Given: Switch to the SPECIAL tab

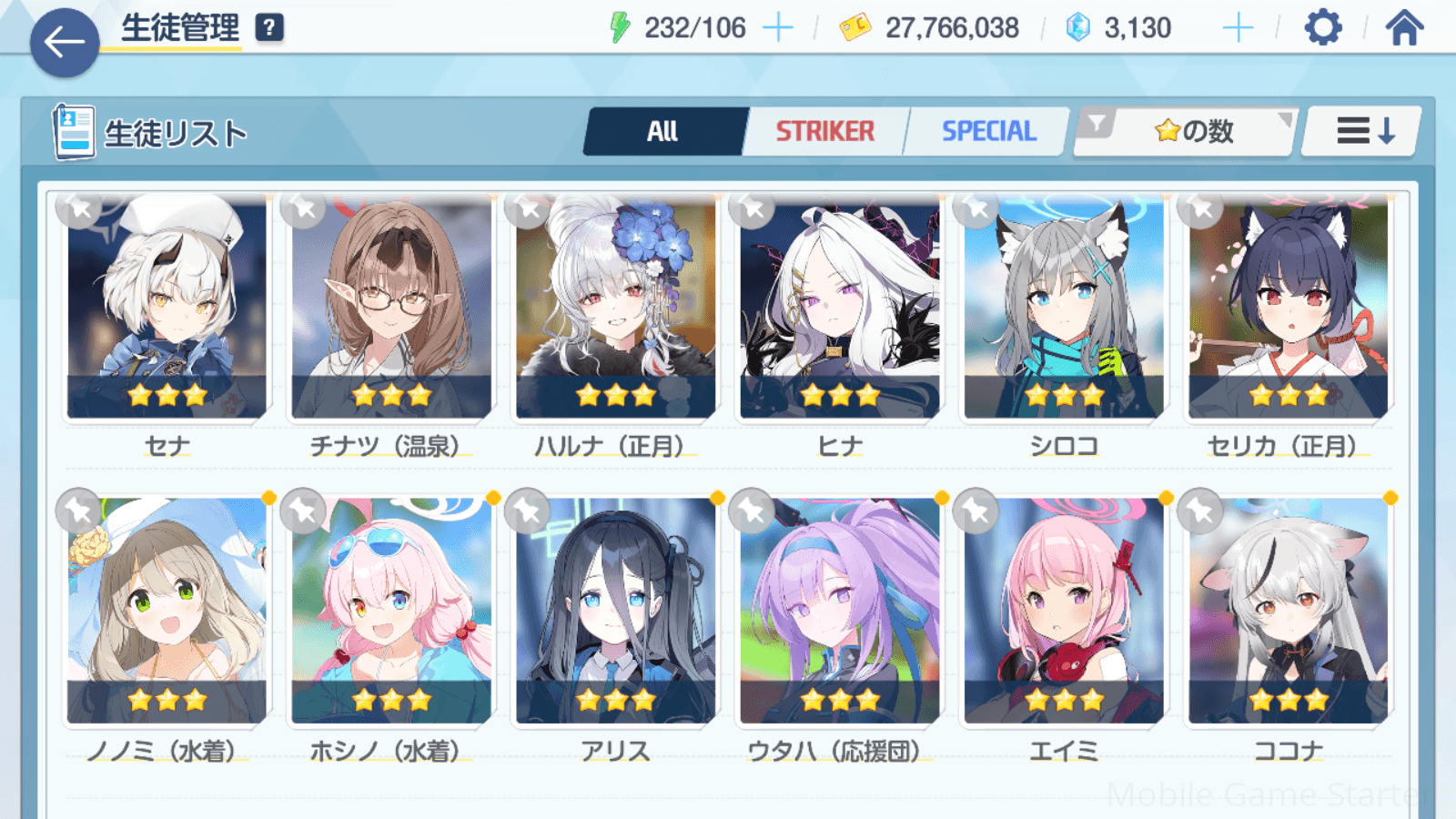Looking at the screenshot, I should click(x=988, y=132).
